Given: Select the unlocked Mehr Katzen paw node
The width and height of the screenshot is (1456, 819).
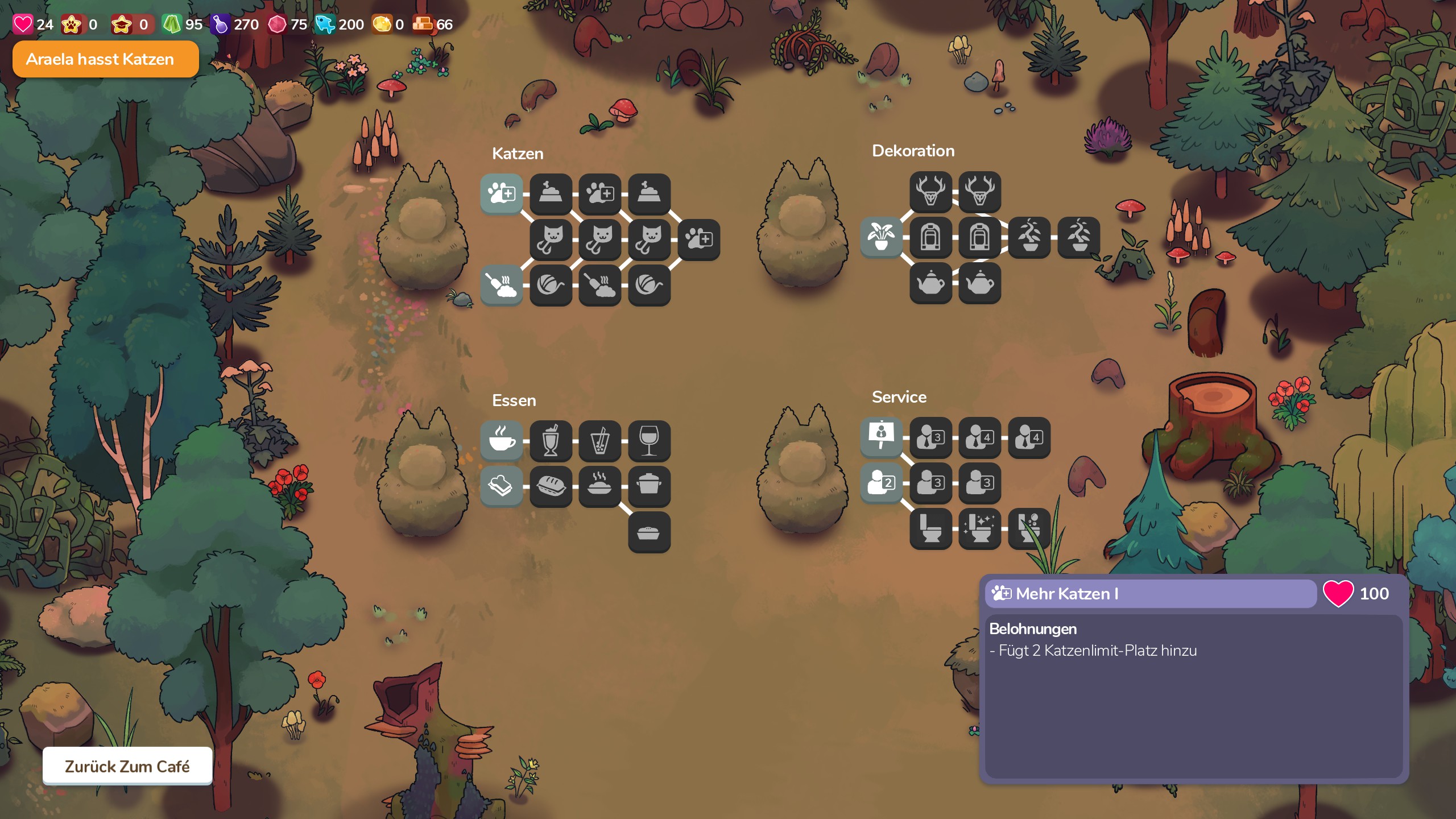Looking at the screenshot, I should coord(501,194).
